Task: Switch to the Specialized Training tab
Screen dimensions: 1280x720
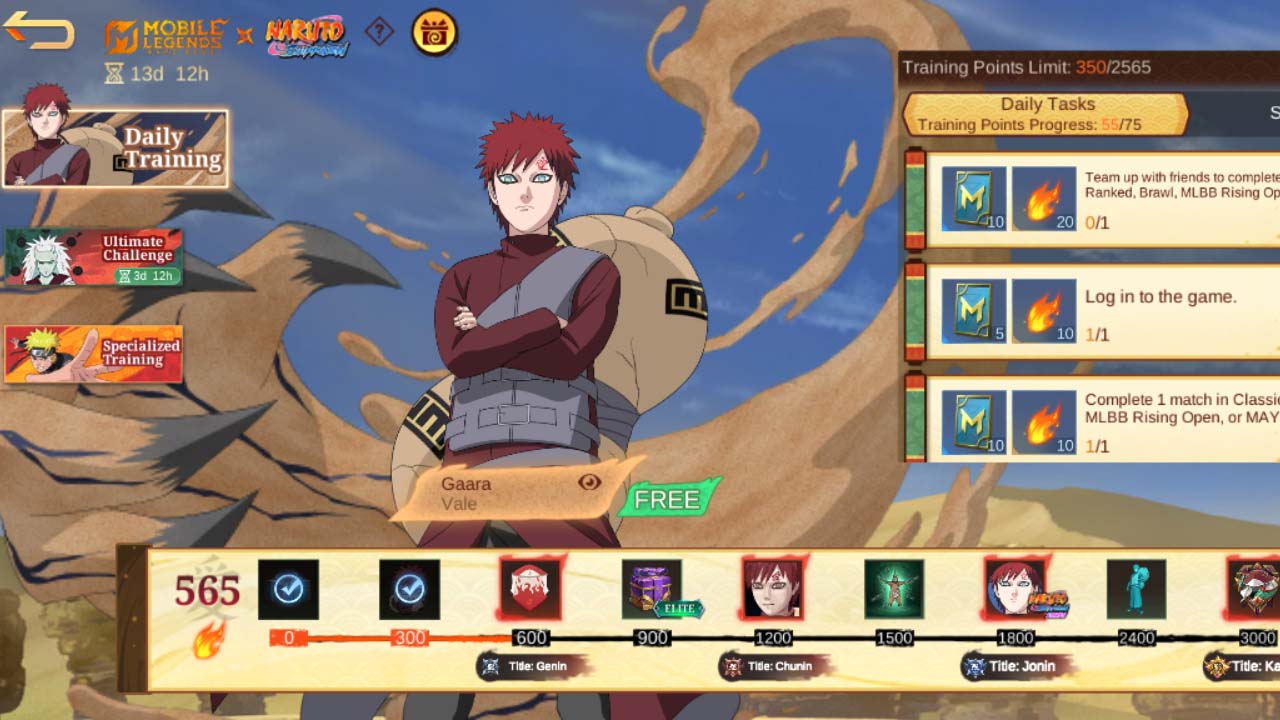Action: tap(95, 355)
